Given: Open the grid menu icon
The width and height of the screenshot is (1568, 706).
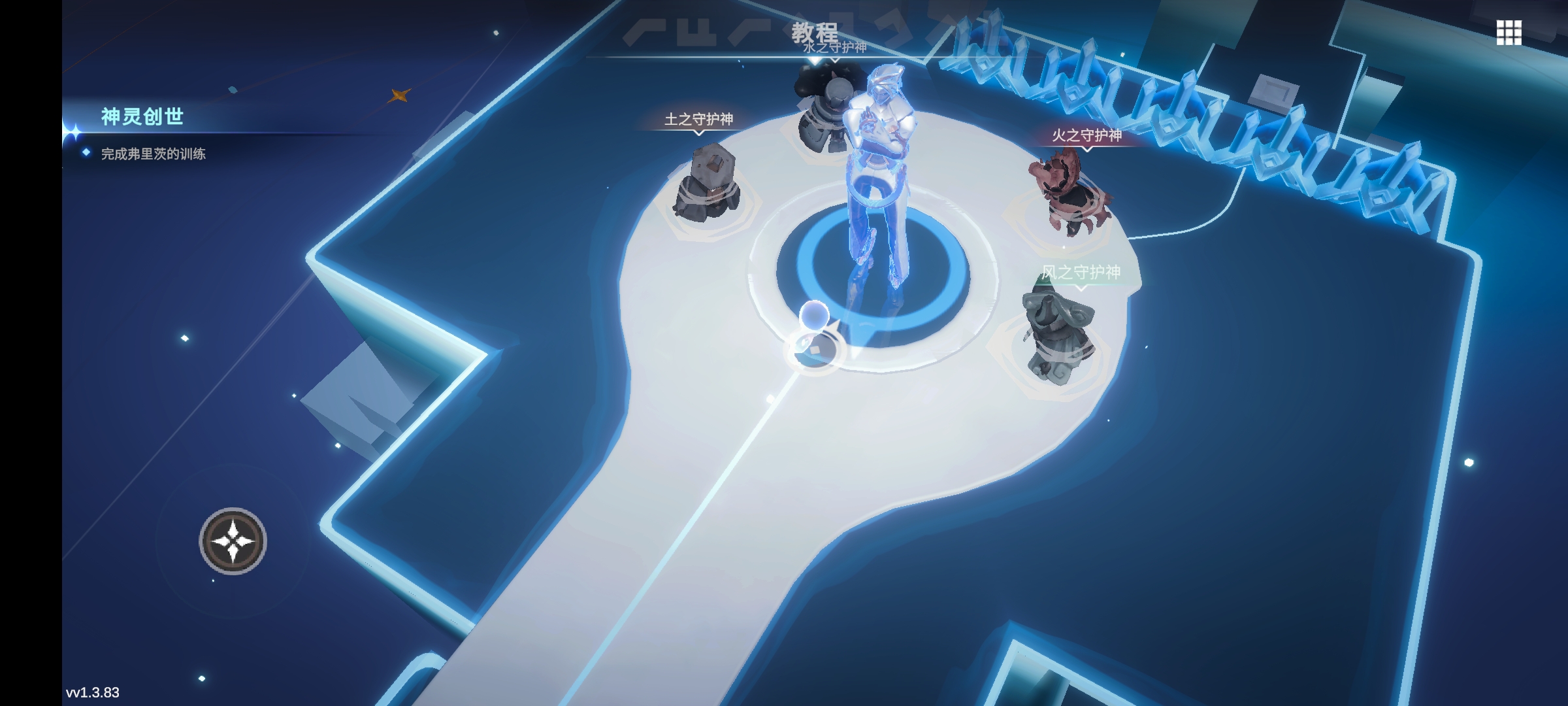Looking at the screenshot, I should (x=1509, y=33).
